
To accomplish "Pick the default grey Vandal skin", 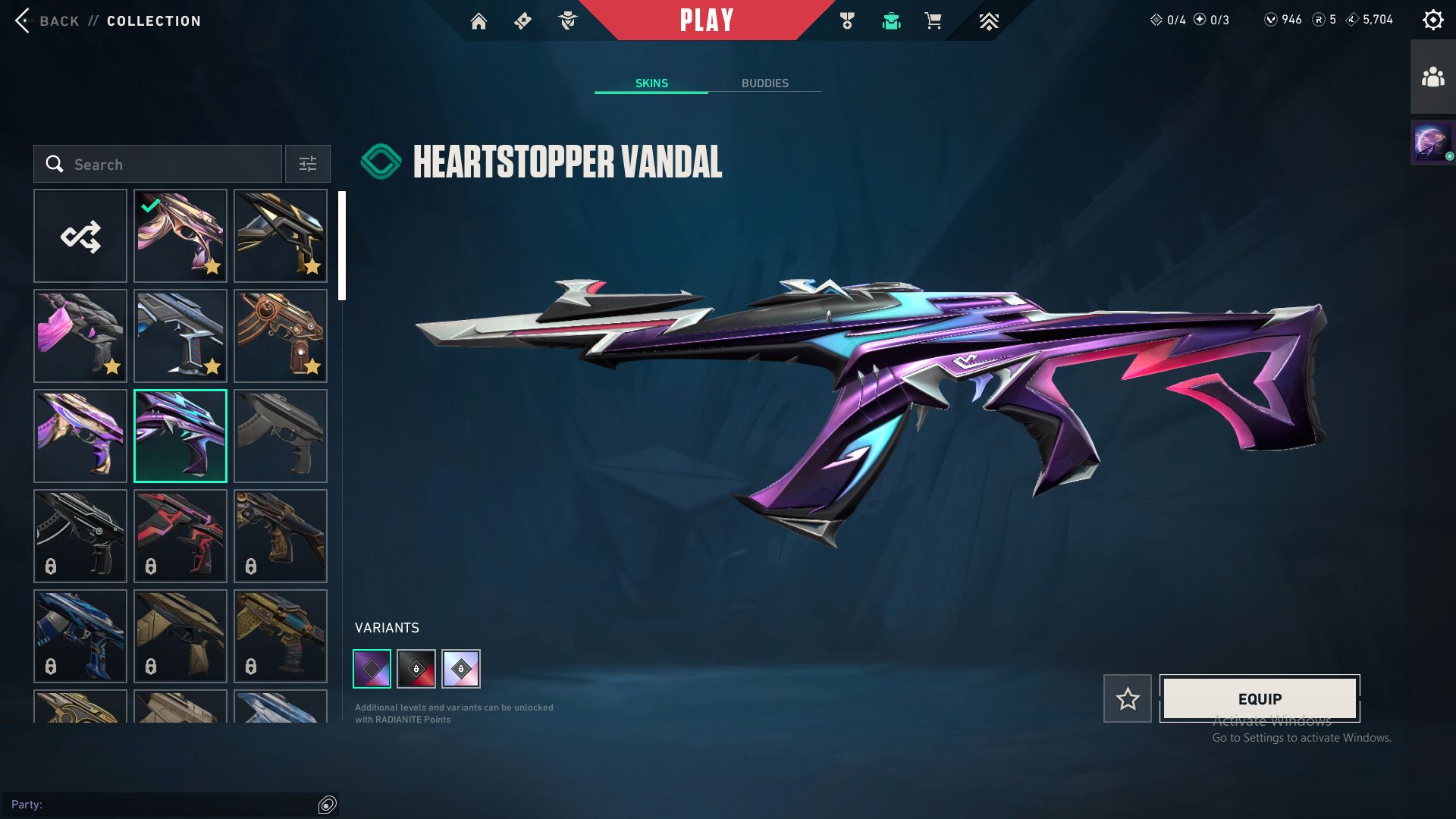I will coord(281,436).
